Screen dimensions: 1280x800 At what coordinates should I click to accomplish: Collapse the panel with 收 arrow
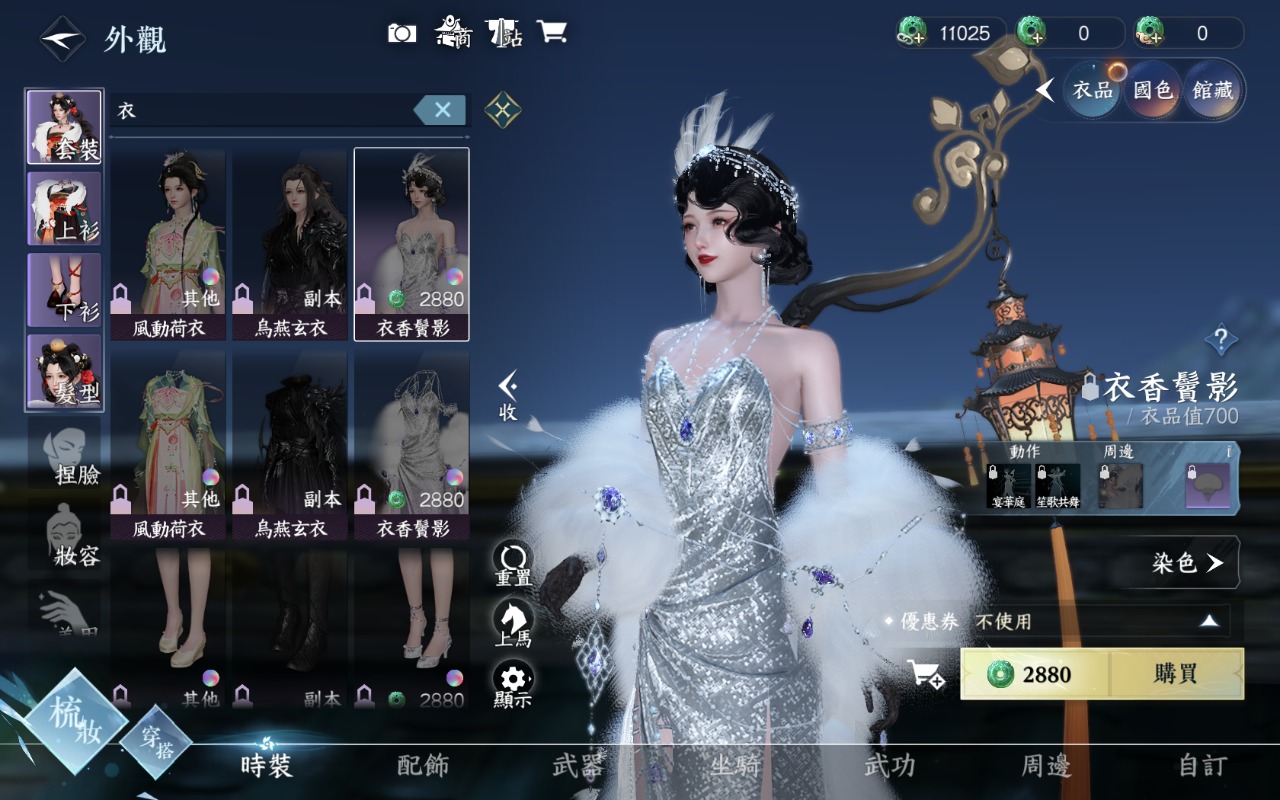pos(508,396)
